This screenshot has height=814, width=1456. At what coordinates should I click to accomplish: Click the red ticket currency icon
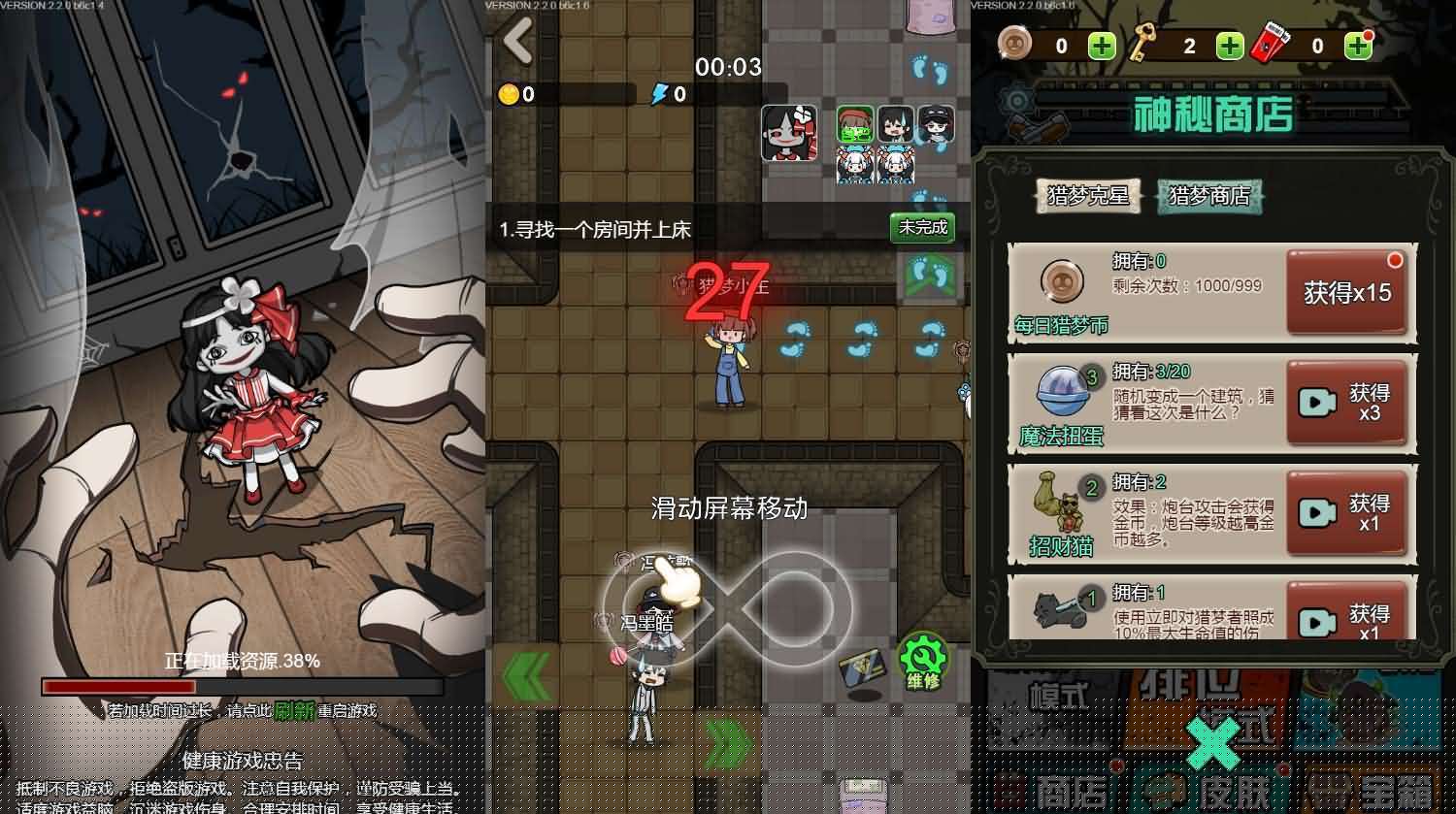[1270, 41]
